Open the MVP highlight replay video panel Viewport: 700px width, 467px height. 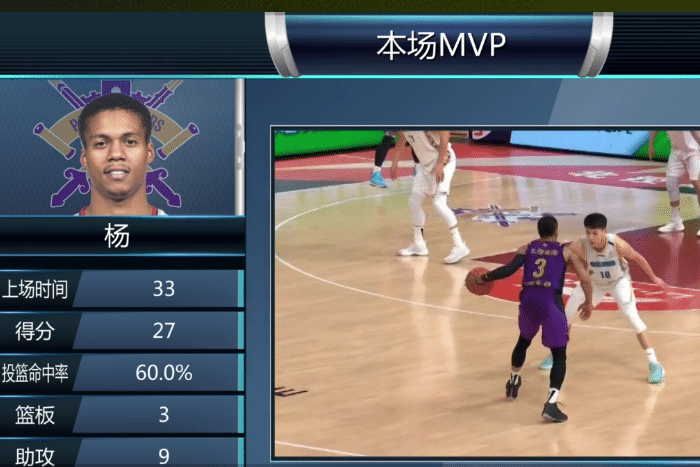point(486,292)
